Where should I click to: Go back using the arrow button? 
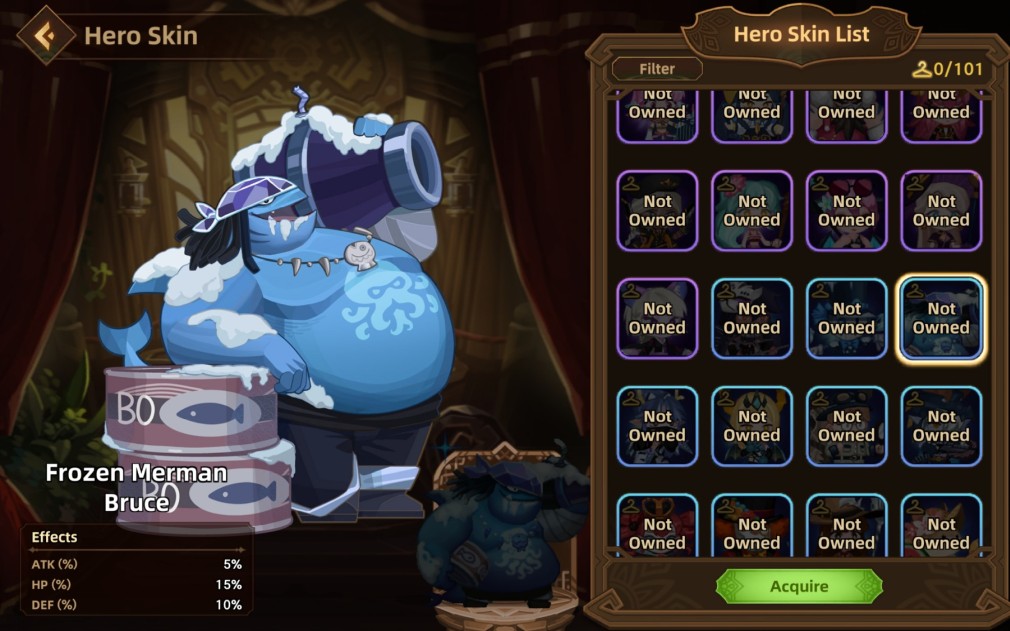point(45,36)
